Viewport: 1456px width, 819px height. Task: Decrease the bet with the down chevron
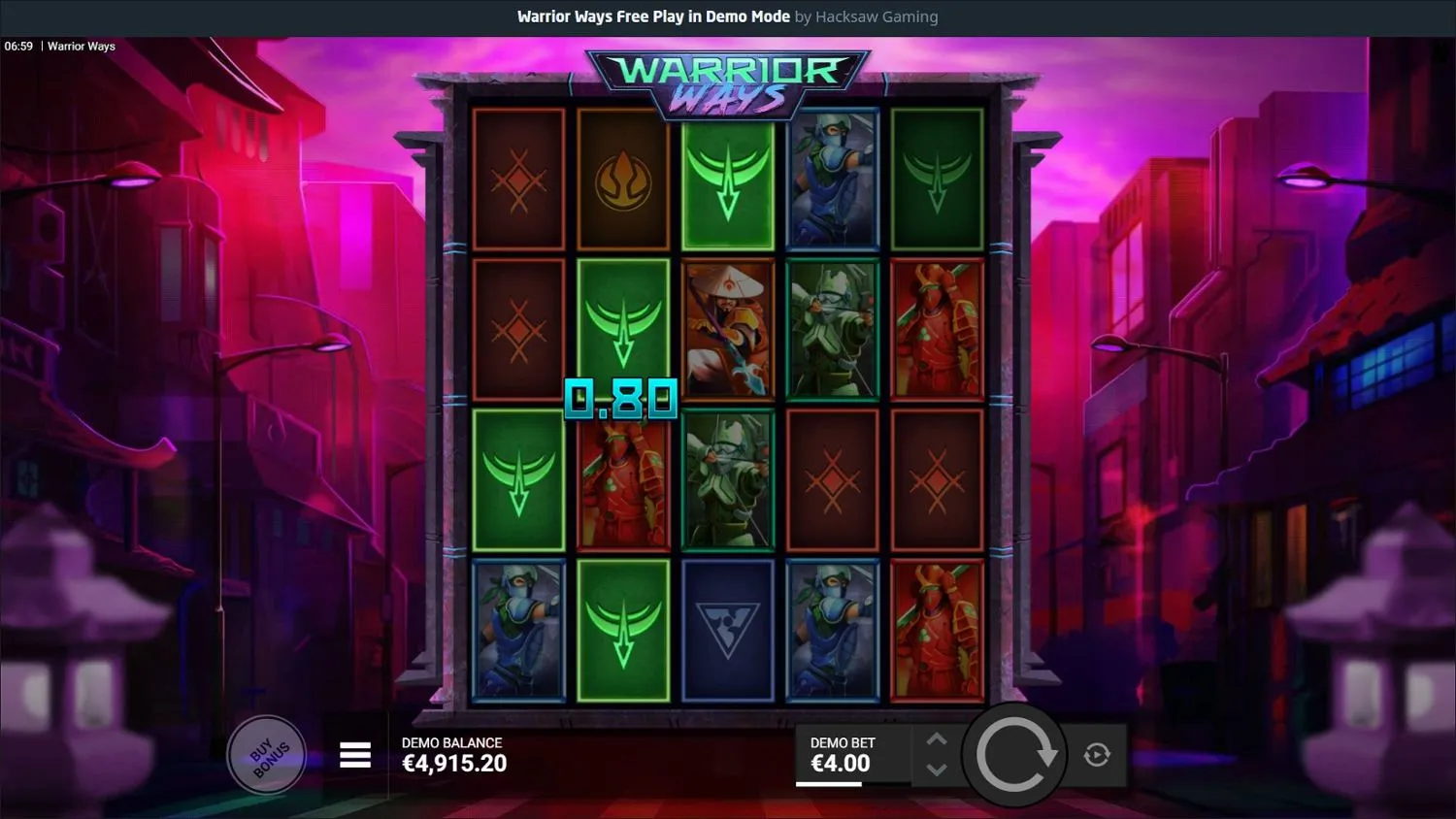936,770
